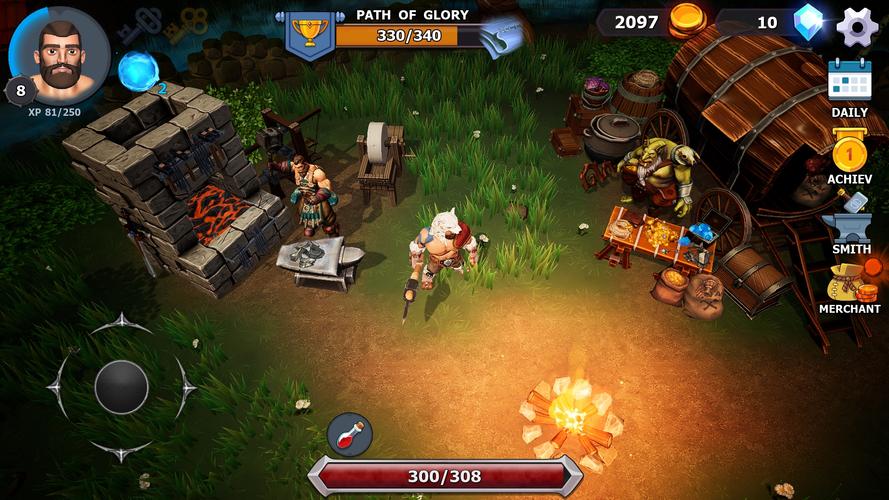Use the red health potion
The height and width of the screenshot is (500, 889).
click(x=350, y=435)
